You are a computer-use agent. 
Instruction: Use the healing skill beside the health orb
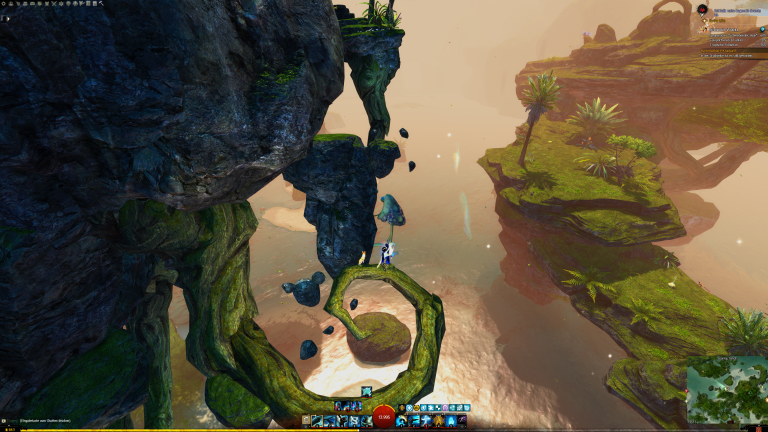click(401, 421)
